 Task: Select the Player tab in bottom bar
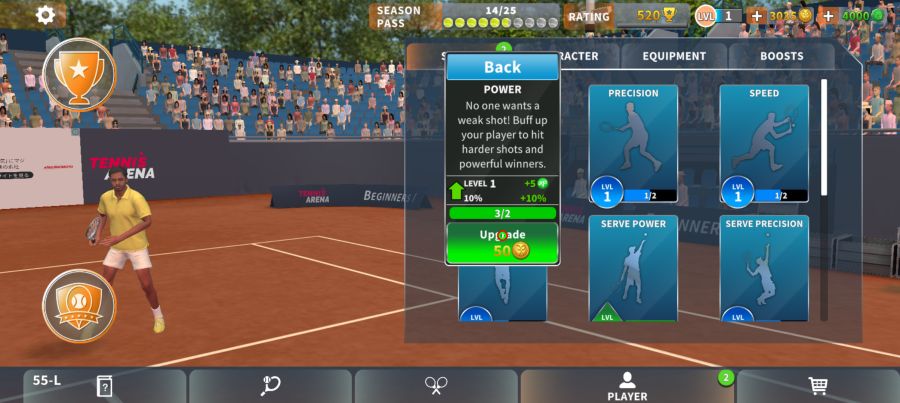(627, 386)
